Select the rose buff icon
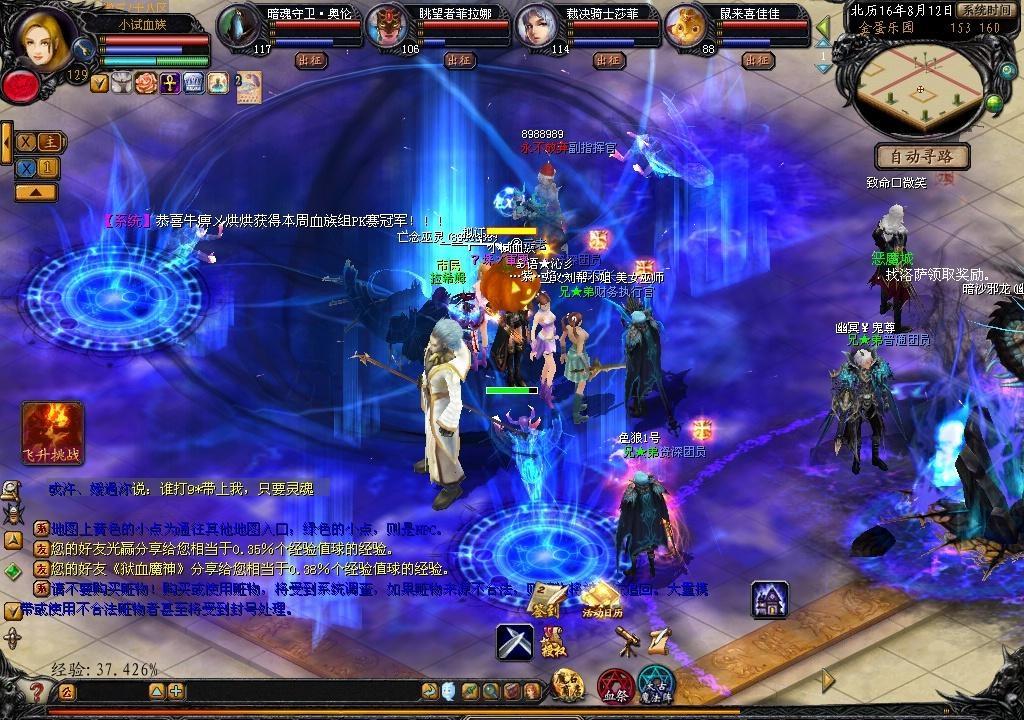The height and width of the screenshot is (720, 1024). click(146, 83)
